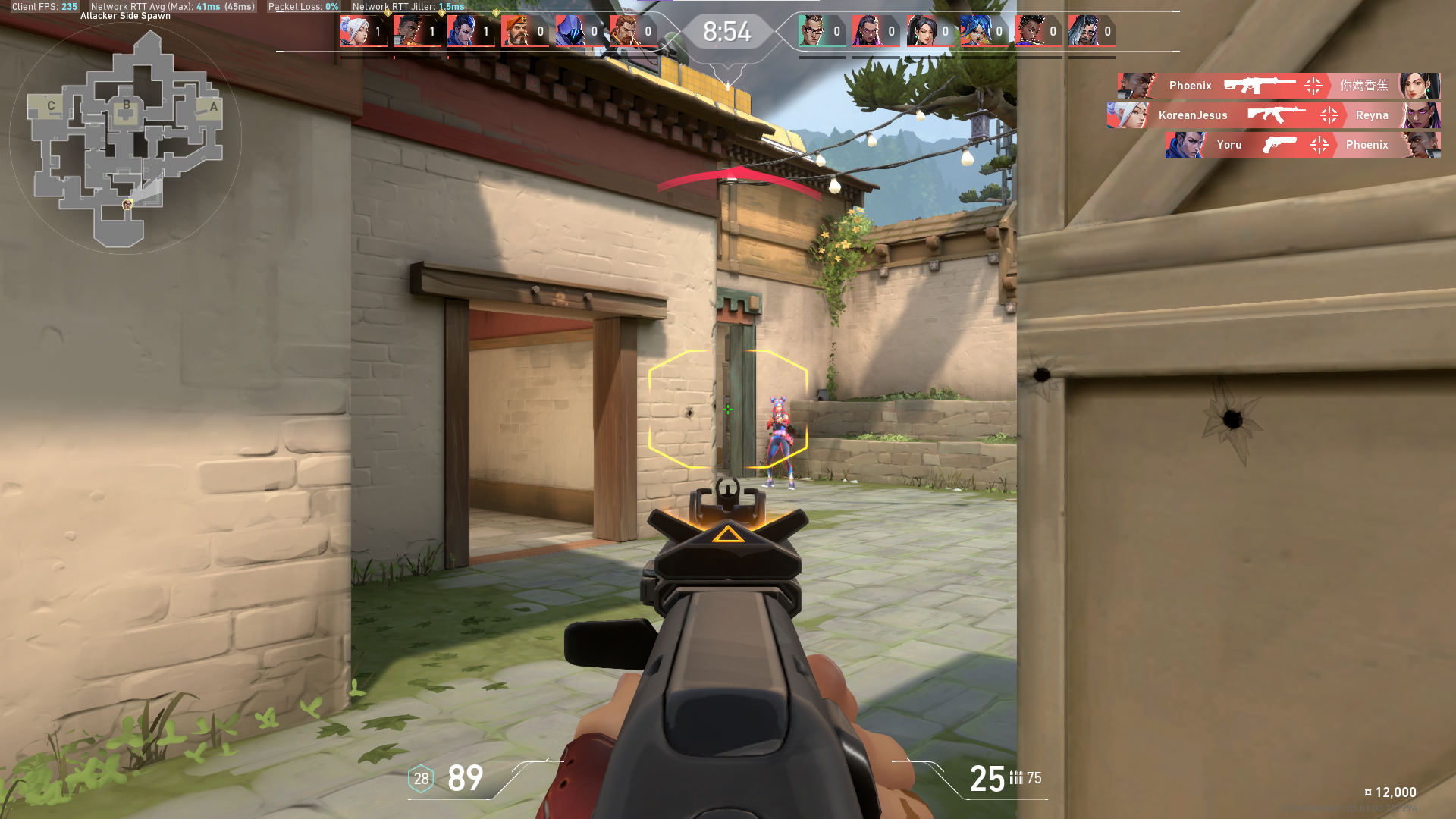Click the armor bar icons next to 75
The width and height of the screenshot is (1456, 819).
point(1017,778)
